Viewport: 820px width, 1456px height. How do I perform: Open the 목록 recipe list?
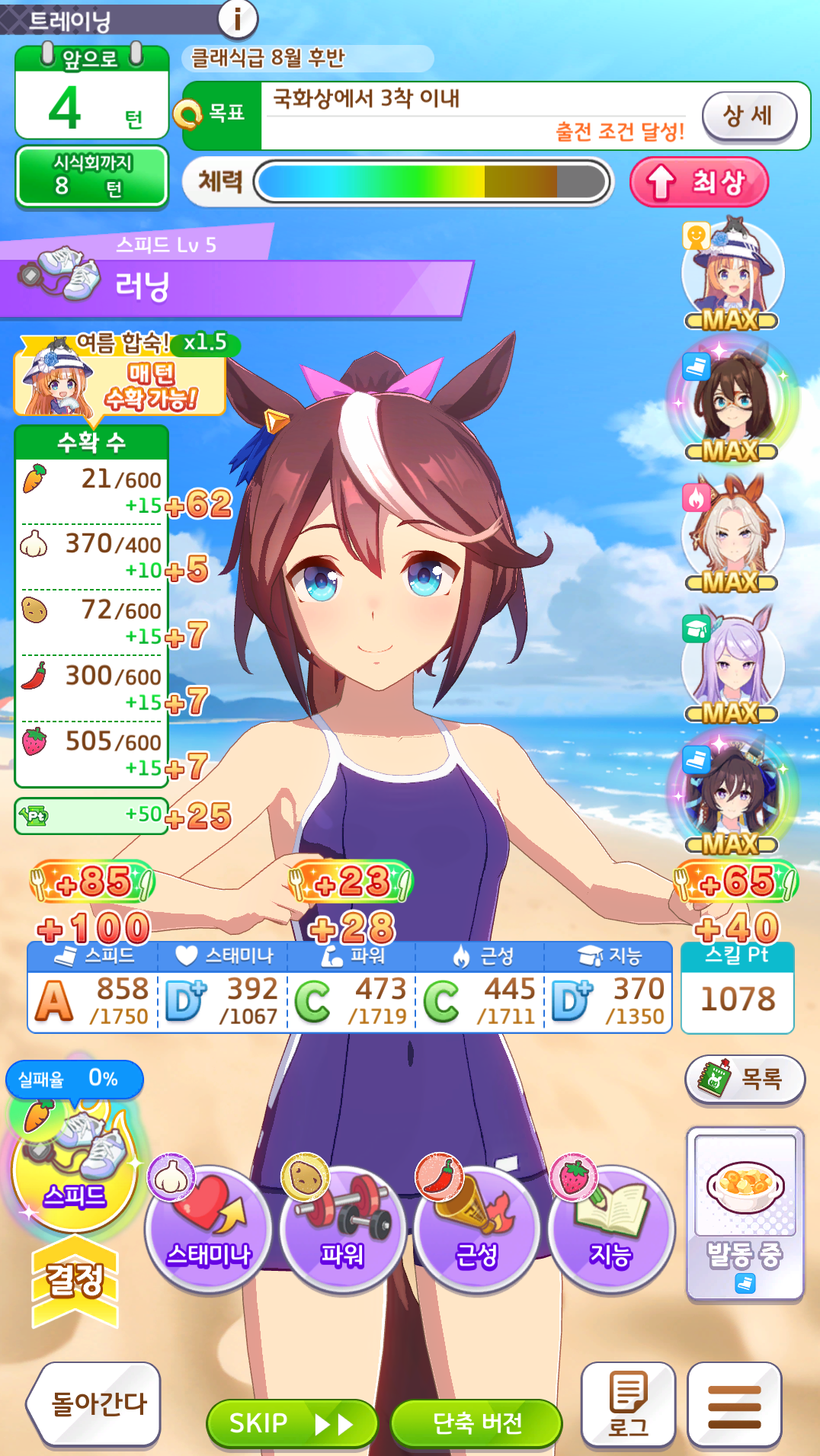coord(745,1079)
